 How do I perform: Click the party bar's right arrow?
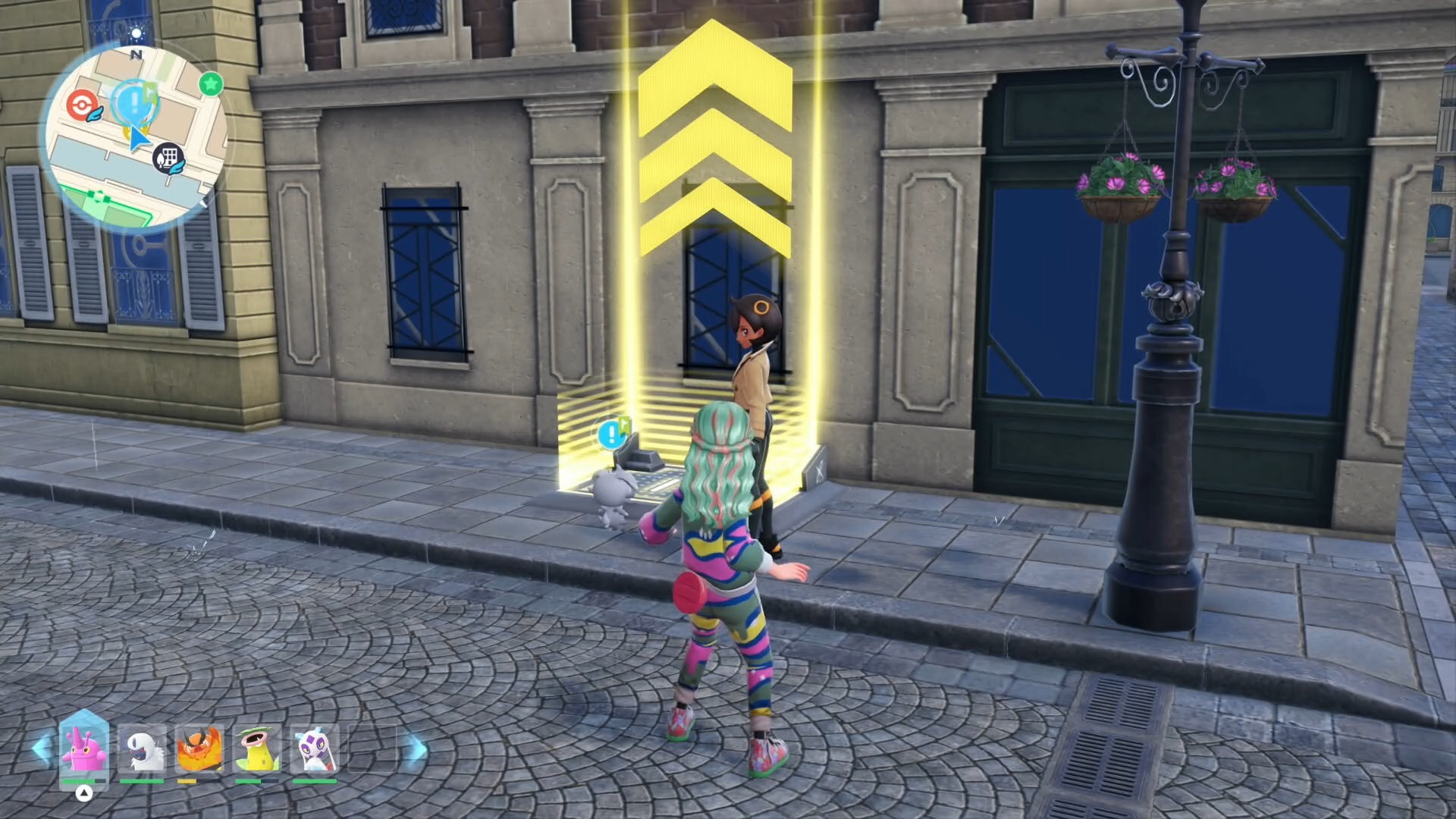(x=415, y=749)
